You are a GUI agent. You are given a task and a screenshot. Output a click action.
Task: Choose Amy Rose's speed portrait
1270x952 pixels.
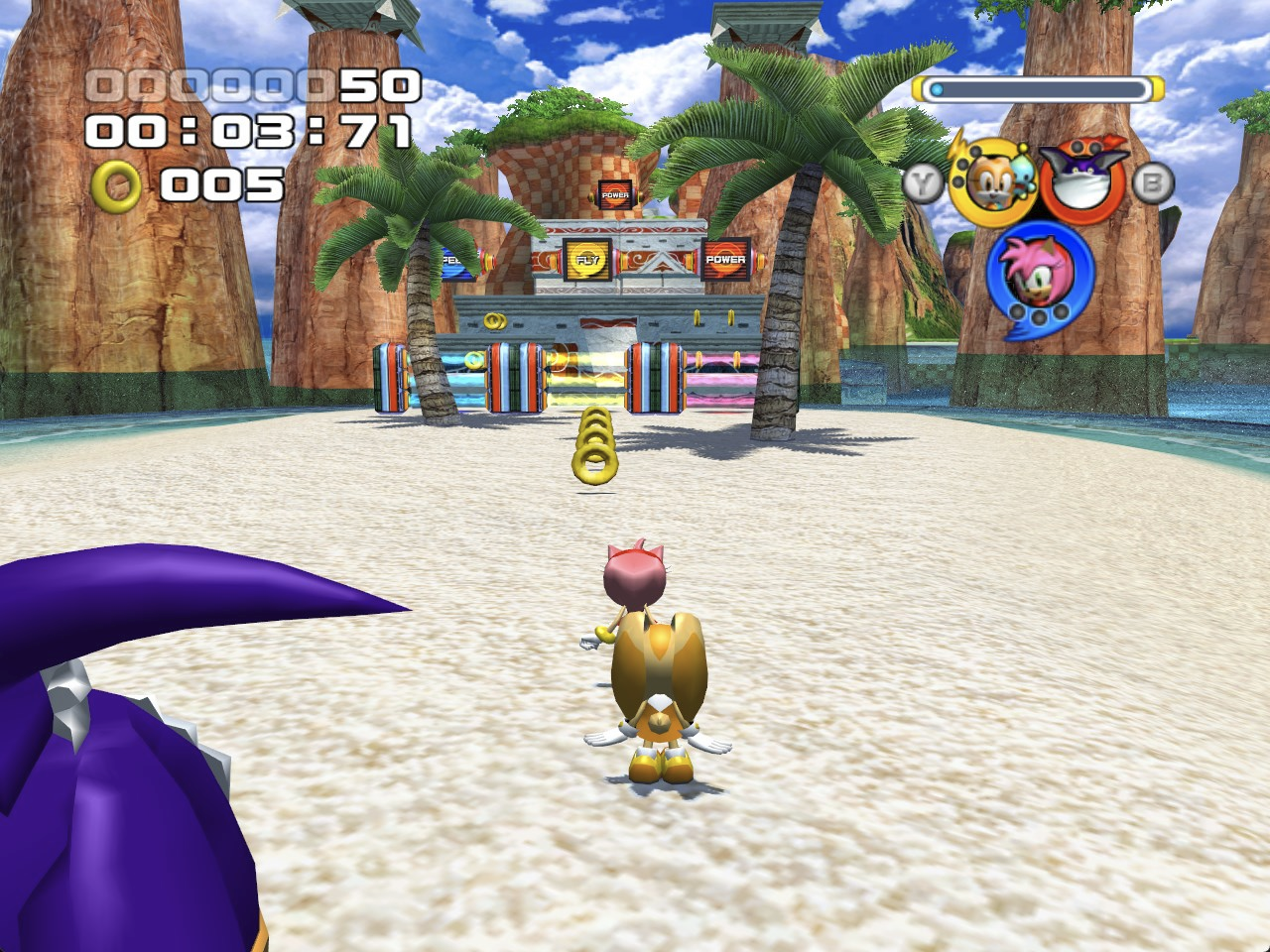(x=1039, y=272)
